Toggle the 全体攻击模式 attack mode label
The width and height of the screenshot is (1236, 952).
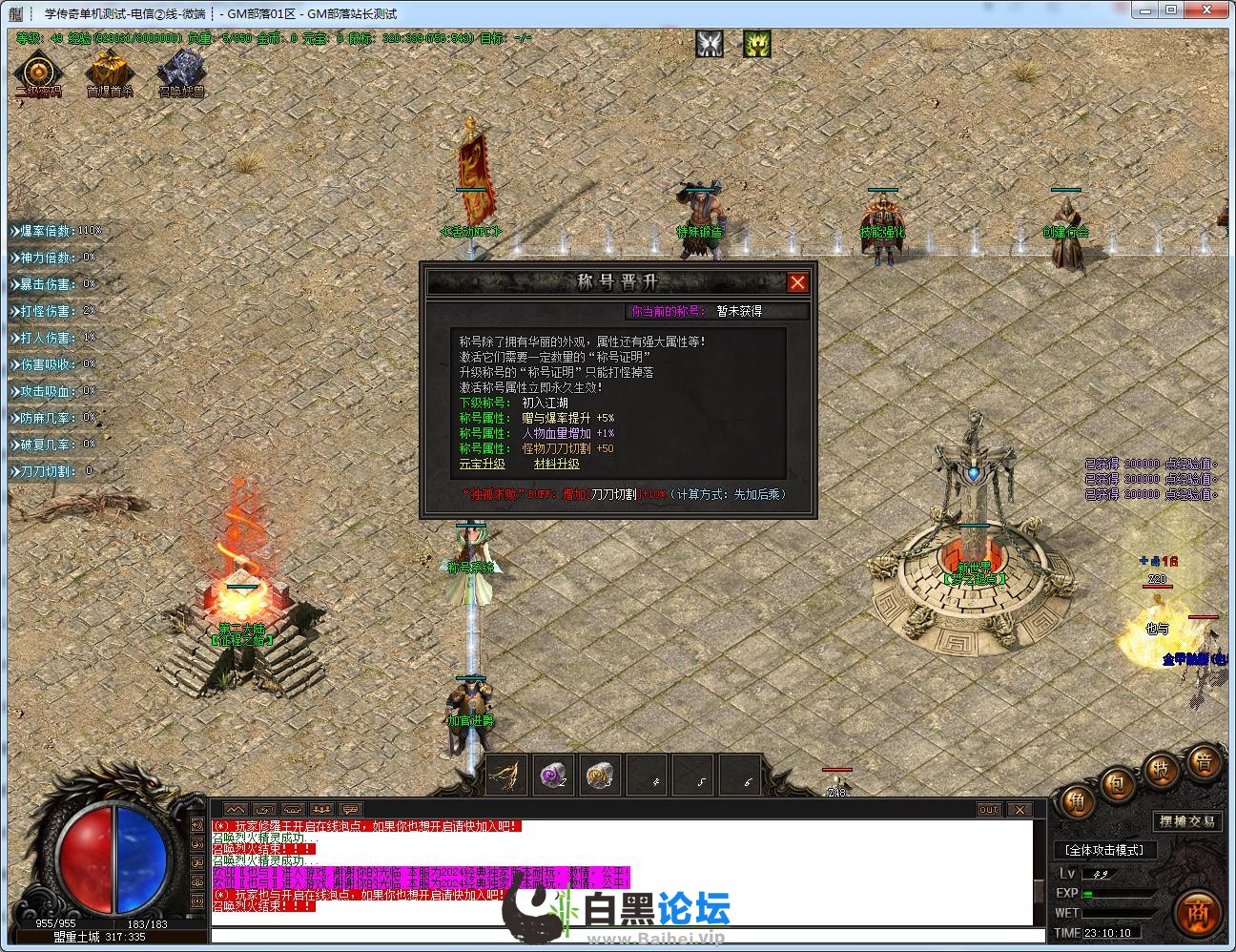tap(1104, 849)
